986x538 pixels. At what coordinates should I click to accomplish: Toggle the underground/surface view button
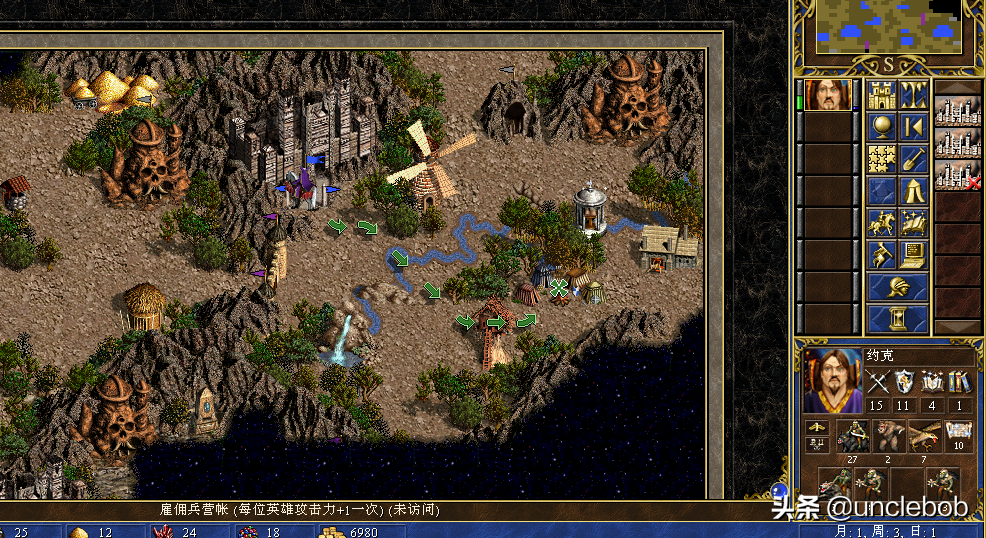pos(913,96)
